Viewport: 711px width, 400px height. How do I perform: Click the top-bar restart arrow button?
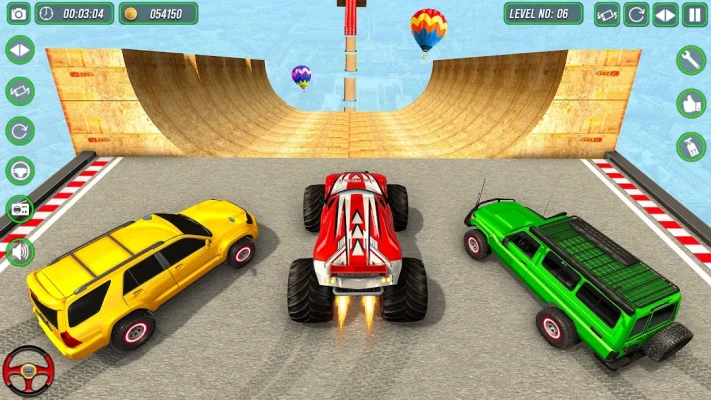pyautogui.click(x=636, y=14)
